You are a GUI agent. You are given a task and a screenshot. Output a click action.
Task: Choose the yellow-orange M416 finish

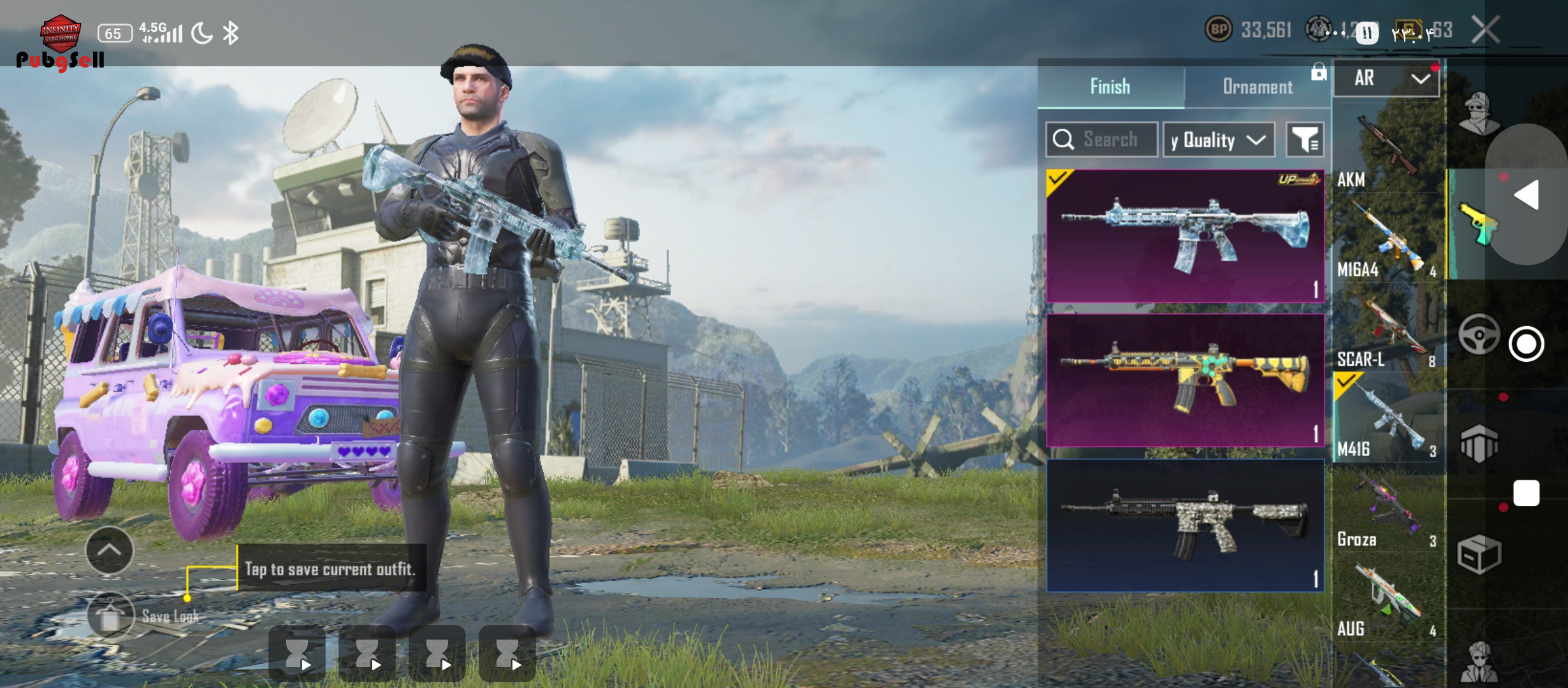click(1185, 380)
